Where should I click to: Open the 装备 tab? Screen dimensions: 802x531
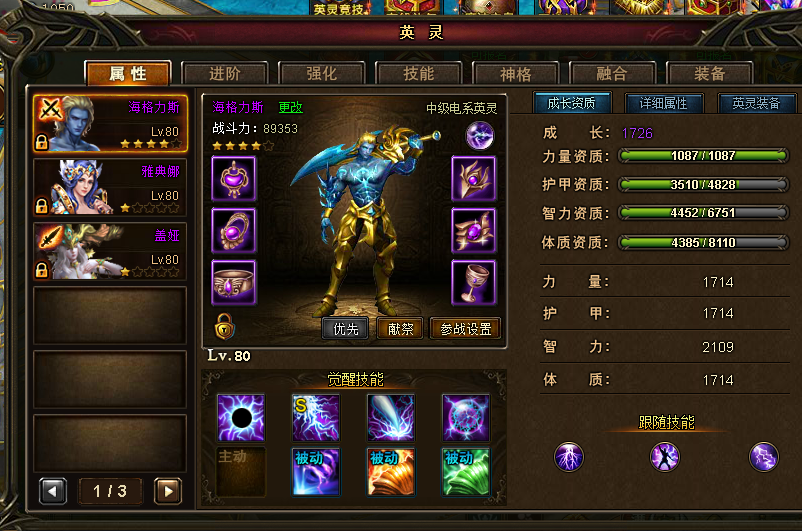(708, 74)
